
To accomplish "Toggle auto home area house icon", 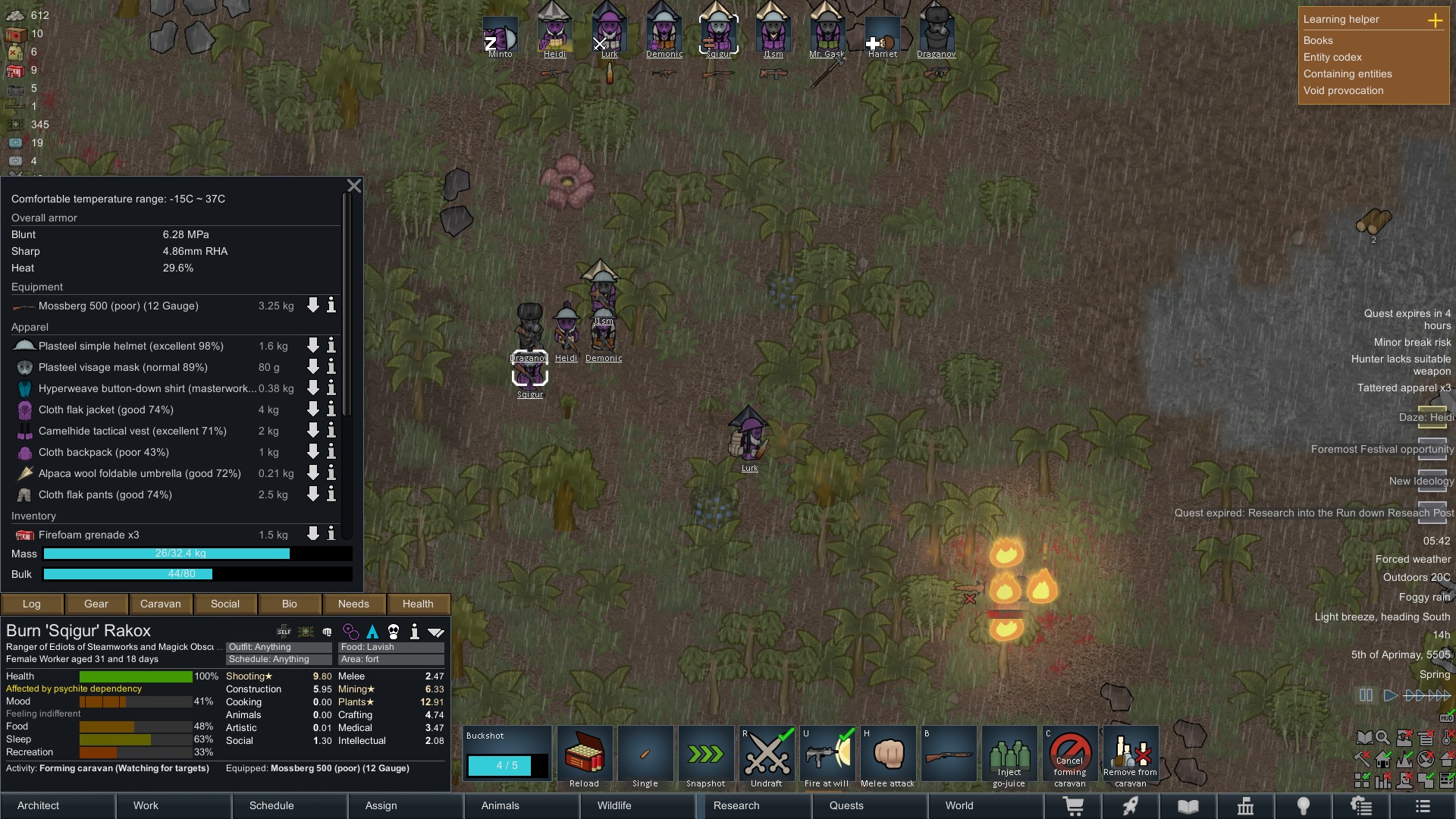I will point(1383,759).
